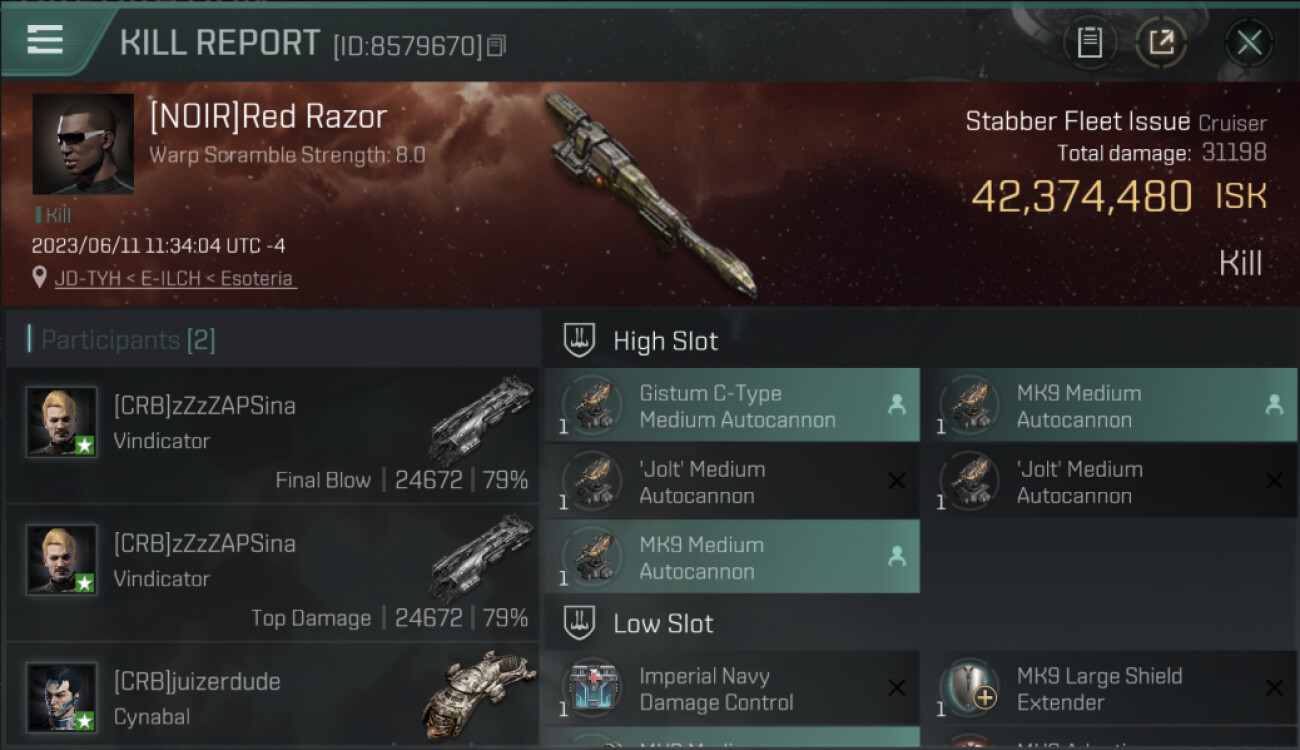This screenshot has height=750, width=1300.
Task: Close the Kill Report window
Action: pyautogui.click(x=1249, y=42)
